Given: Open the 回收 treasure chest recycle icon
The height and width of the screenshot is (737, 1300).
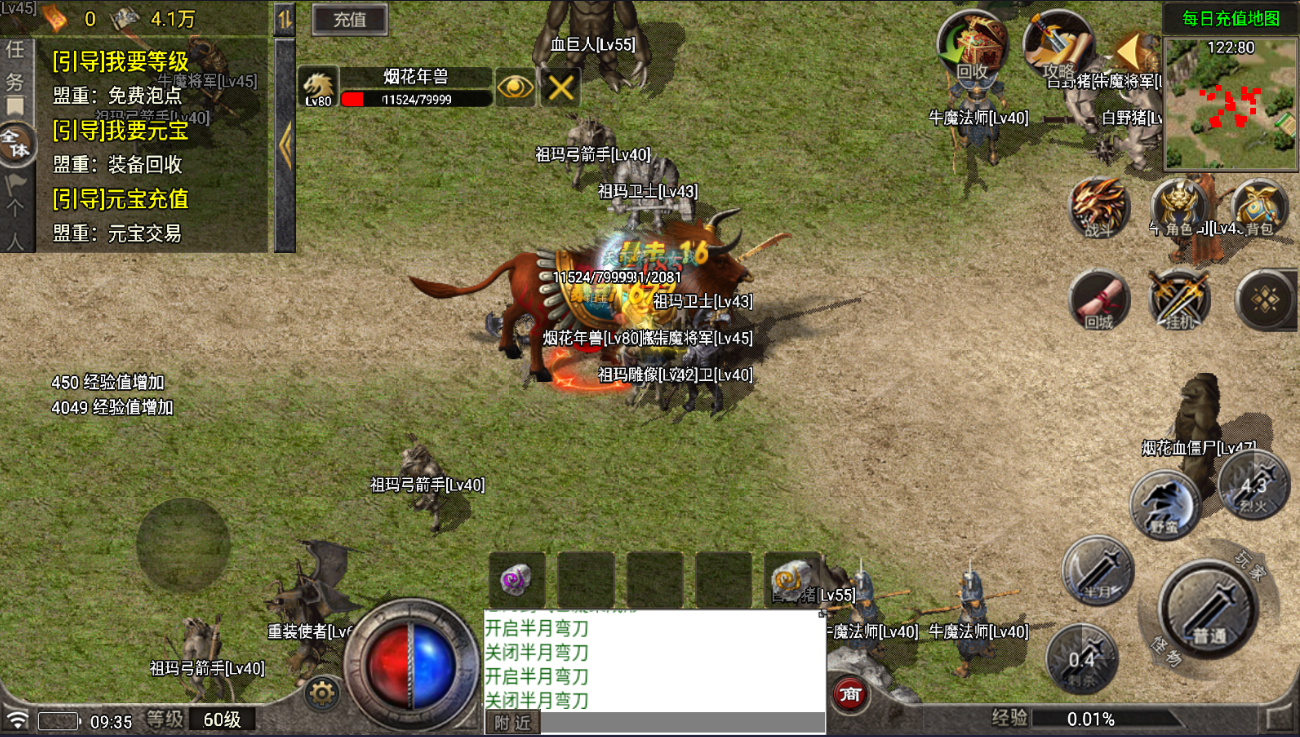Looking at the screenshot, I should click(x=970, y=46).
